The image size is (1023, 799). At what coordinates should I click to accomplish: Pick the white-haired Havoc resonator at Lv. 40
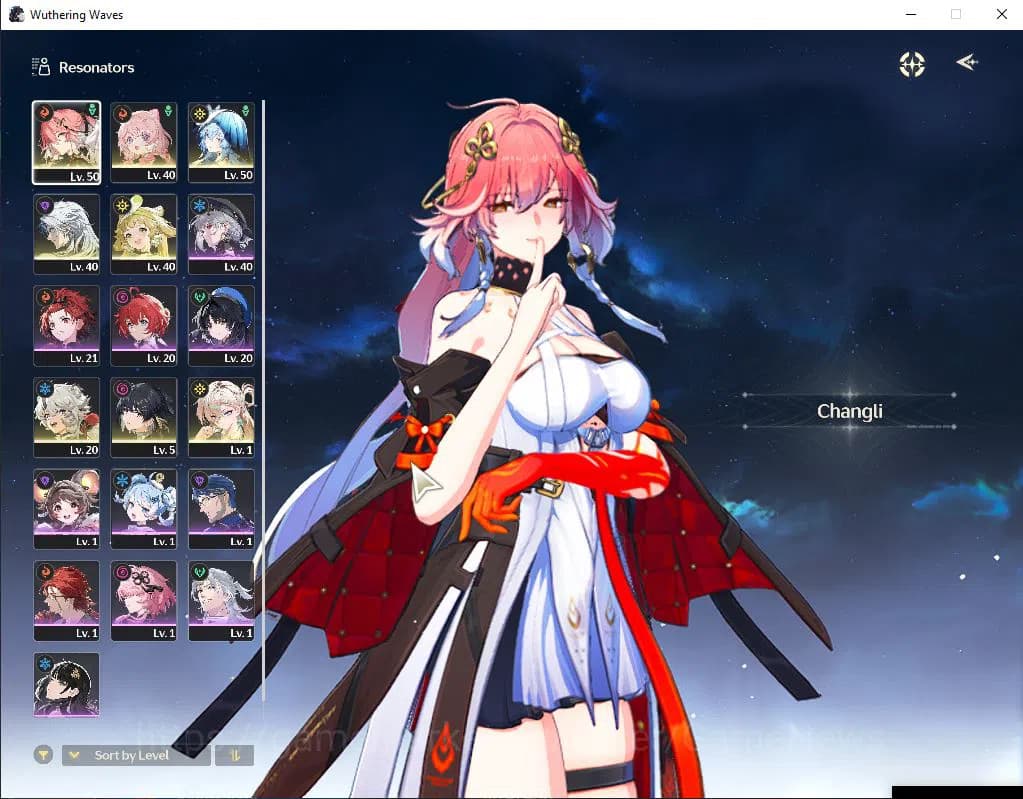click(x=66, y=233)
